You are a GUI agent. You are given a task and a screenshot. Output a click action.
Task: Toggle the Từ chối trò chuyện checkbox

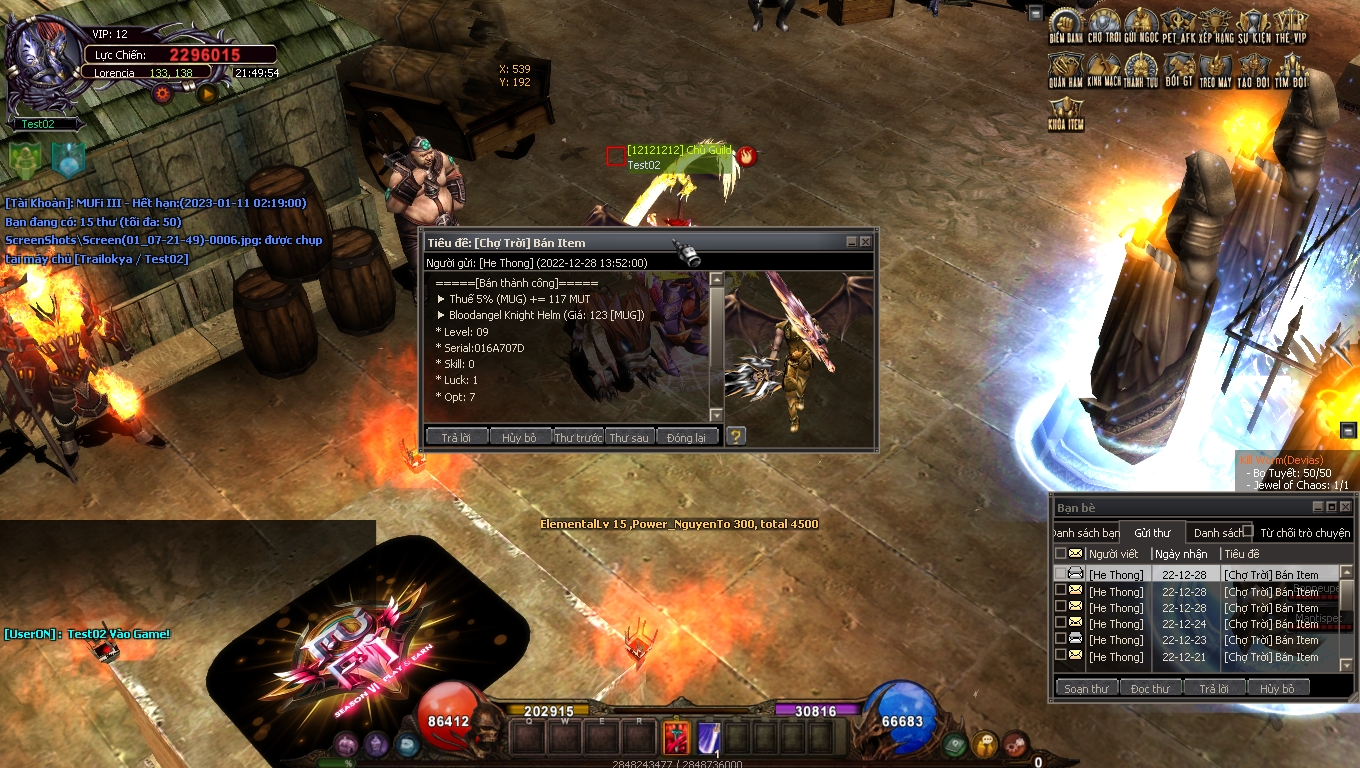tap(1248, 531)
